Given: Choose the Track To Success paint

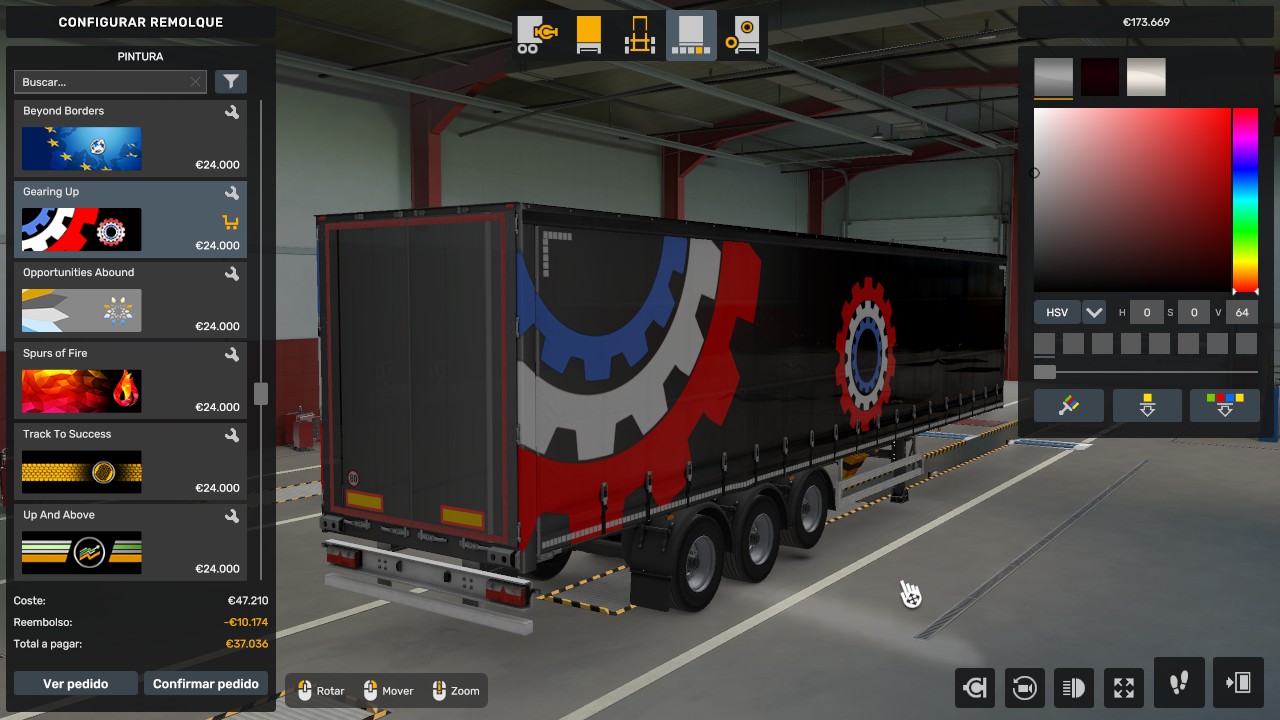Looking at the screenshot, I should click(130, 461).
